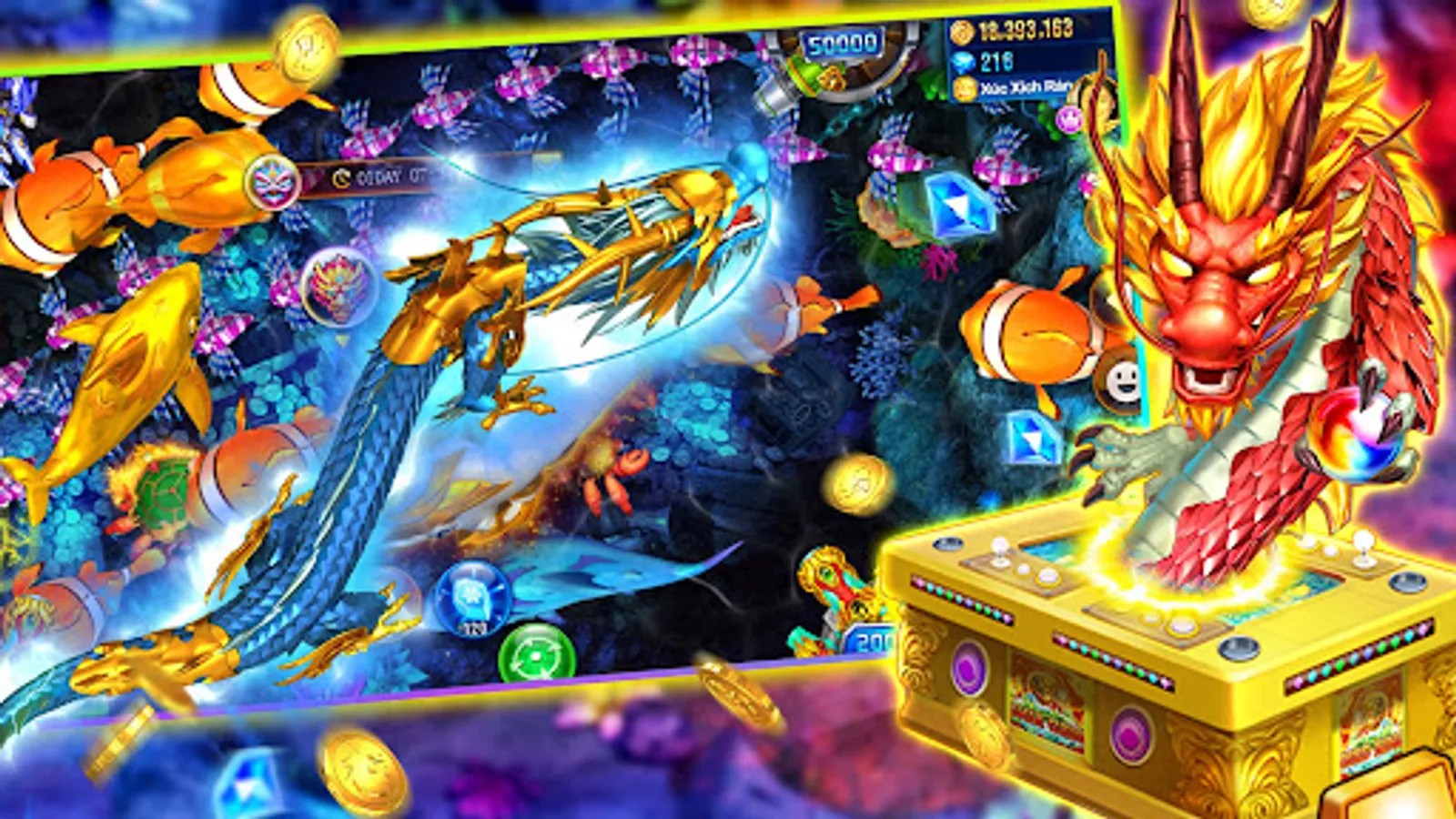Click the blue diamond currency icon
The width and height of the screenshot is (1456, 819).
tap(964, 62)
